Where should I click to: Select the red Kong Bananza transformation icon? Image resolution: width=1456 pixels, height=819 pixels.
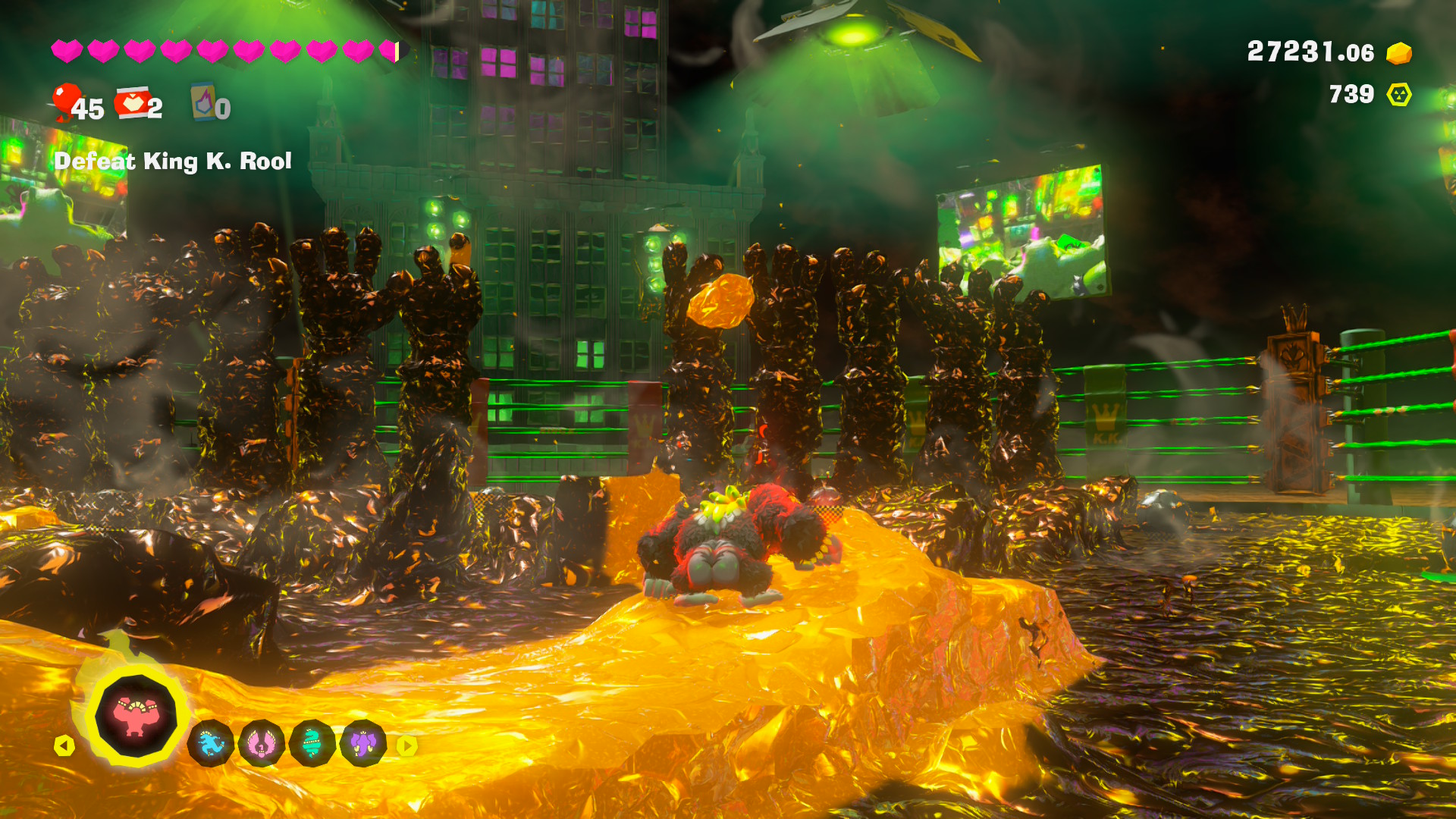click(135, 715)
